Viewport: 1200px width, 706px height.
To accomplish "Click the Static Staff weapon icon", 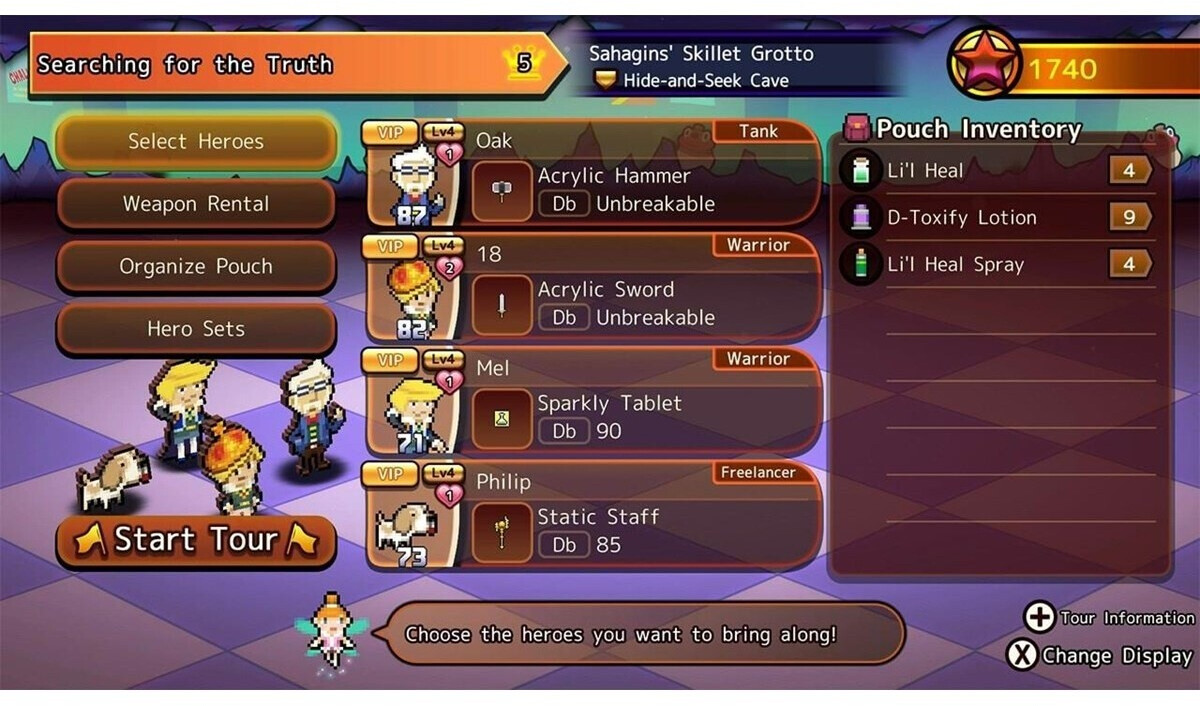I will click(502, 533).
